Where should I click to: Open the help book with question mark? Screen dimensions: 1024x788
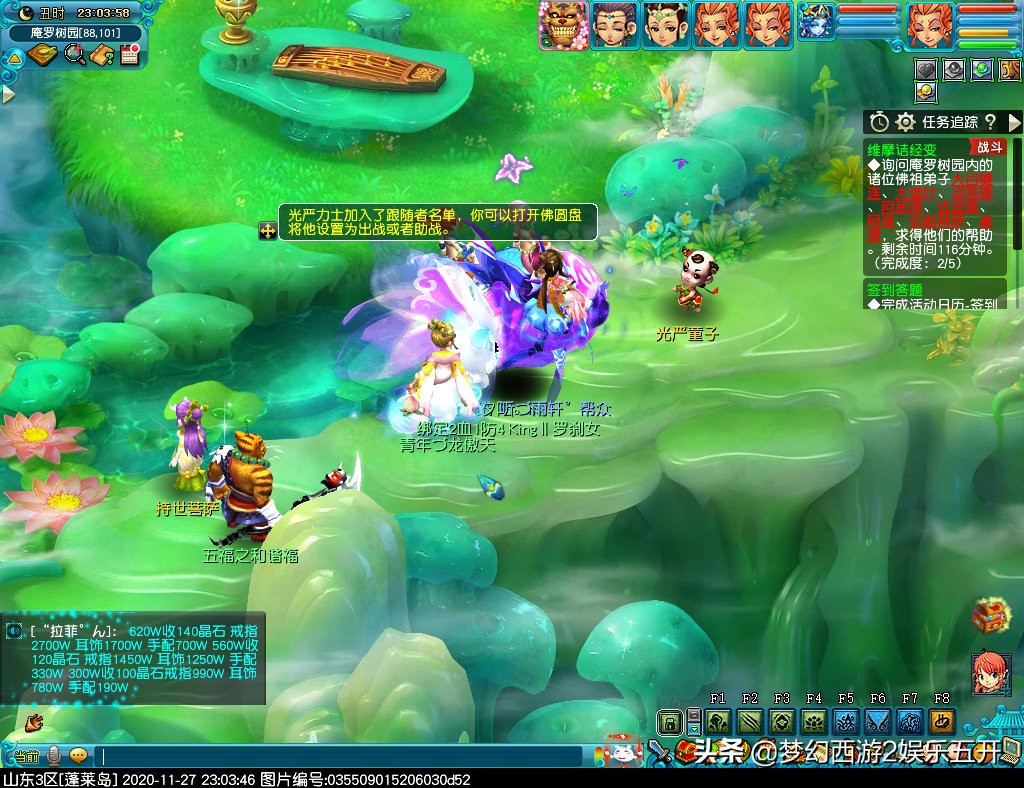[101, 55]
